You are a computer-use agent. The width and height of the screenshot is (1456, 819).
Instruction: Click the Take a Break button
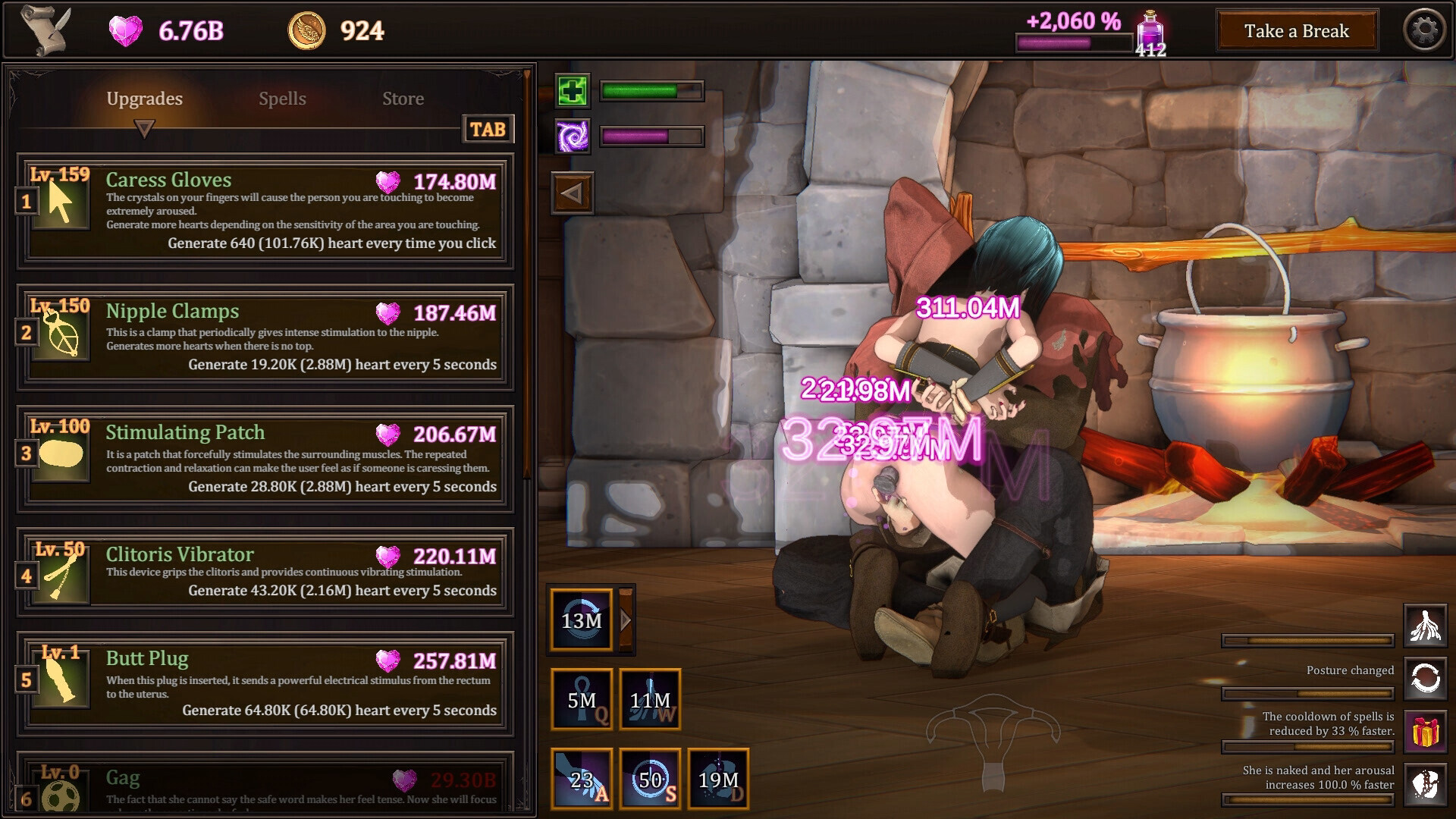pyautogui.click(x=1296, y=31)
